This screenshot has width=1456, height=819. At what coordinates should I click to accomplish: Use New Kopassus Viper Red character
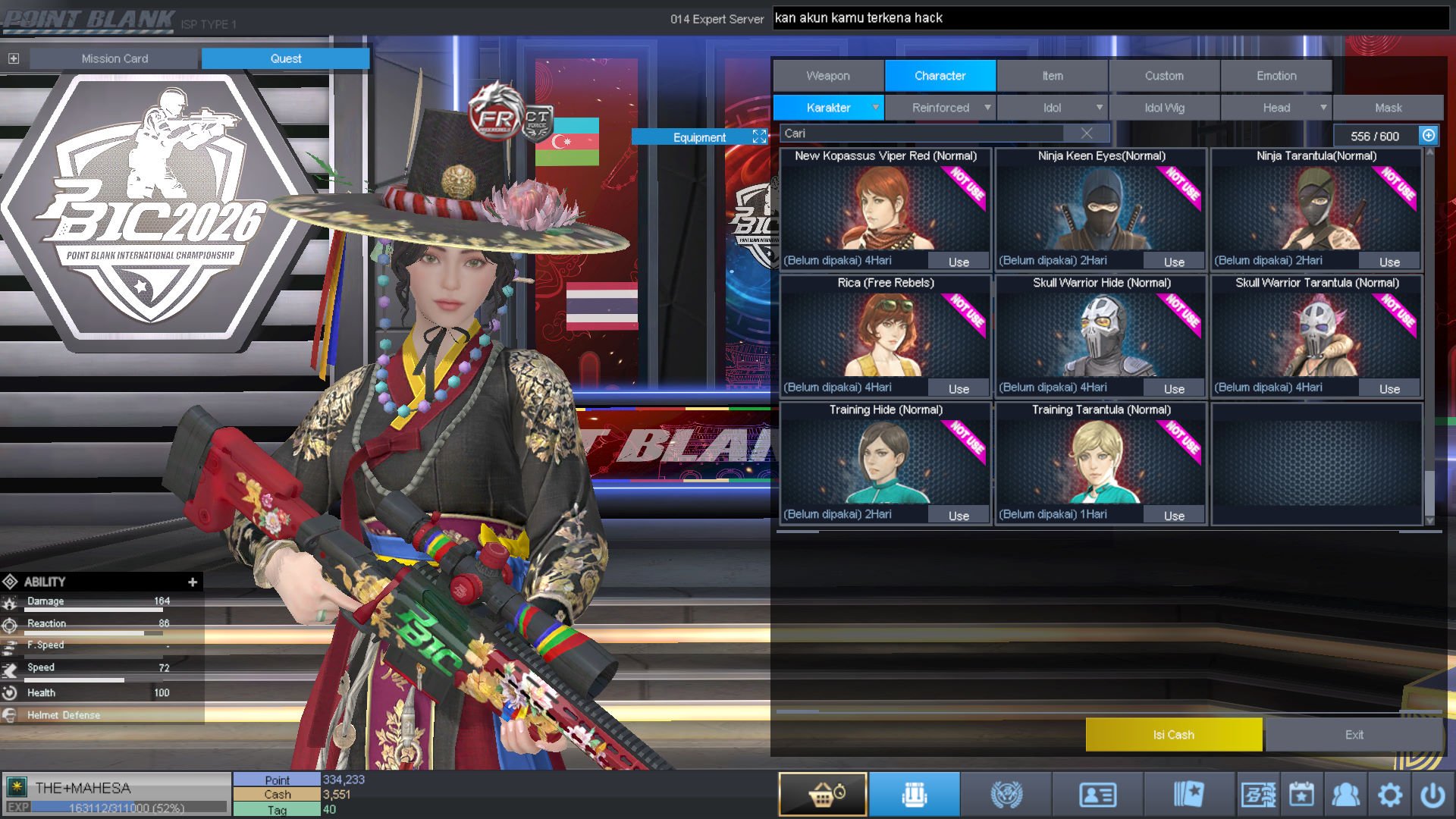[x=959, y=262]
